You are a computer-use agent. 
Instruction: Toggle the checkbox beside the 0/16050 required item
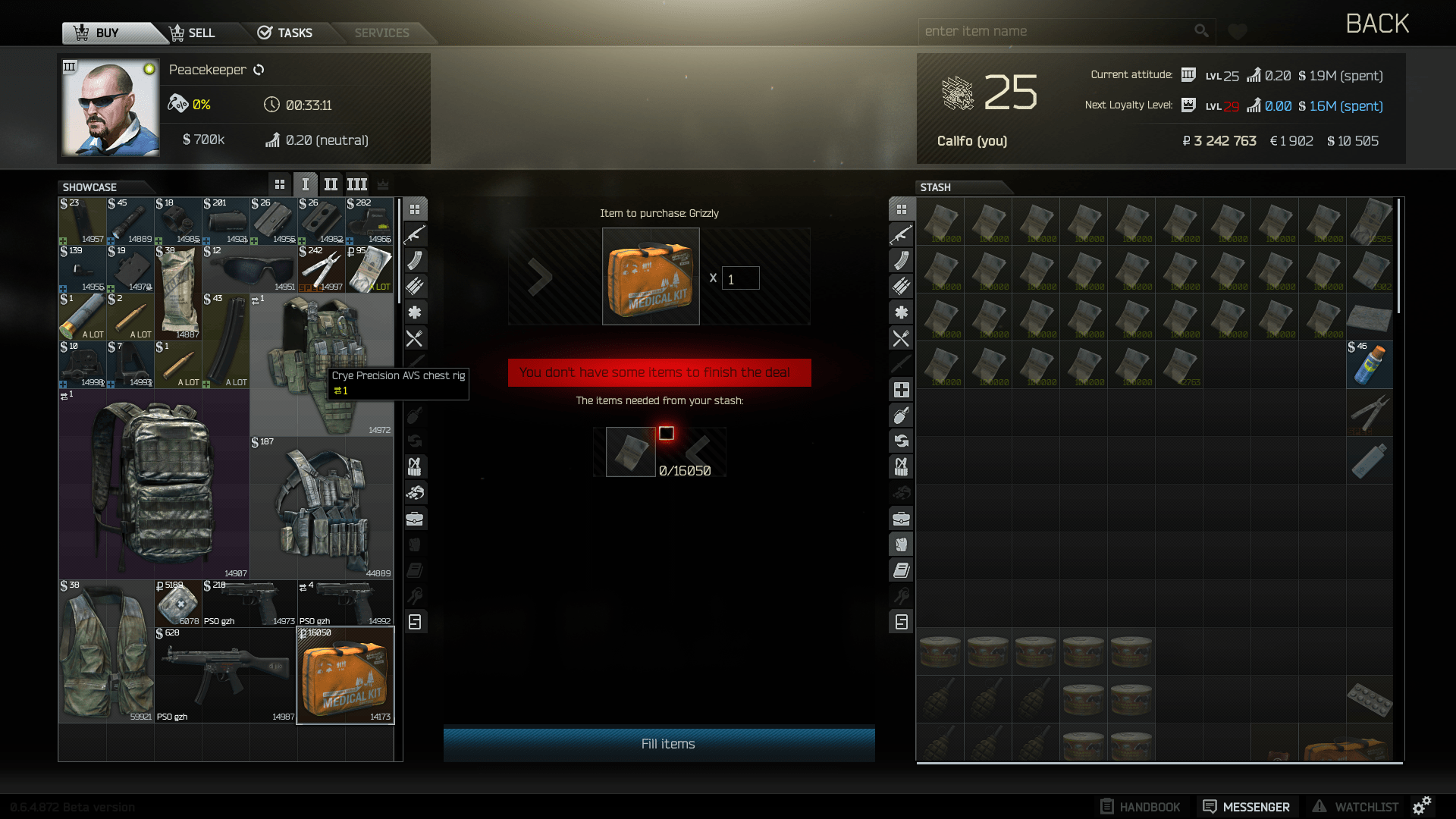667,433
